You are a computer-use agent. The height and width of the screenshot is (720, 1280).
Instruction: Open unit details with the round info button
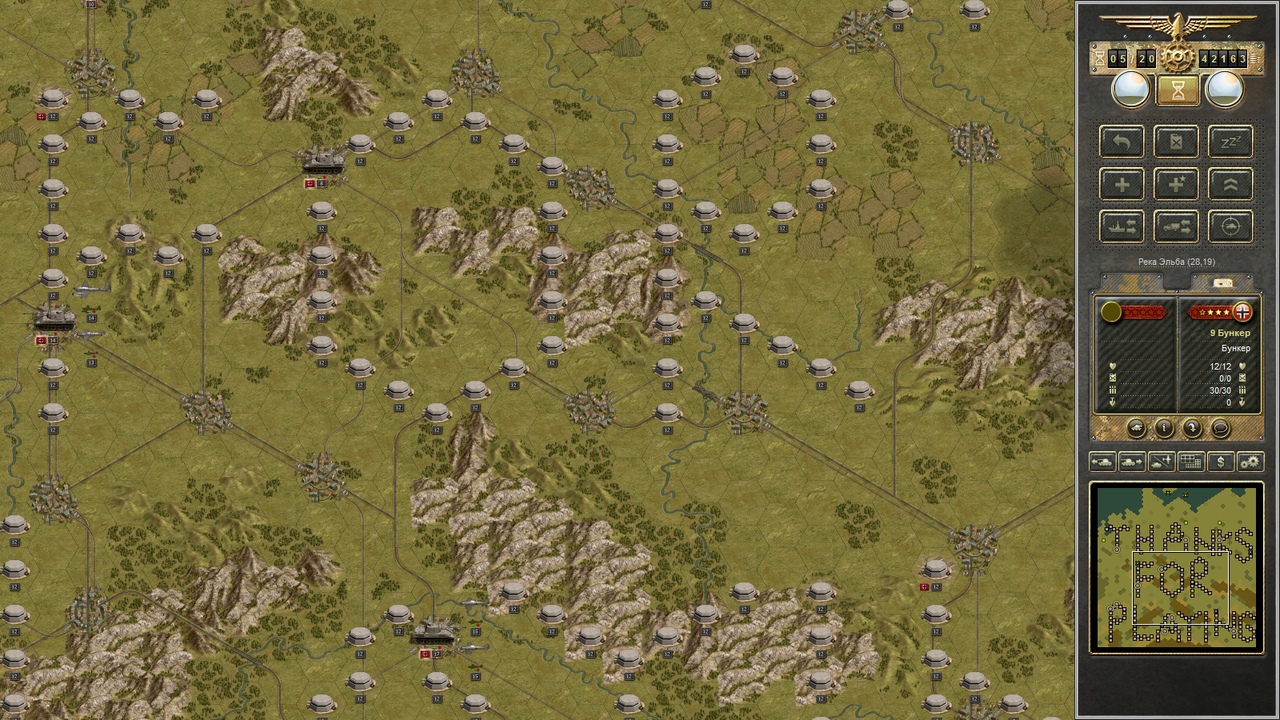[1165, 429]
